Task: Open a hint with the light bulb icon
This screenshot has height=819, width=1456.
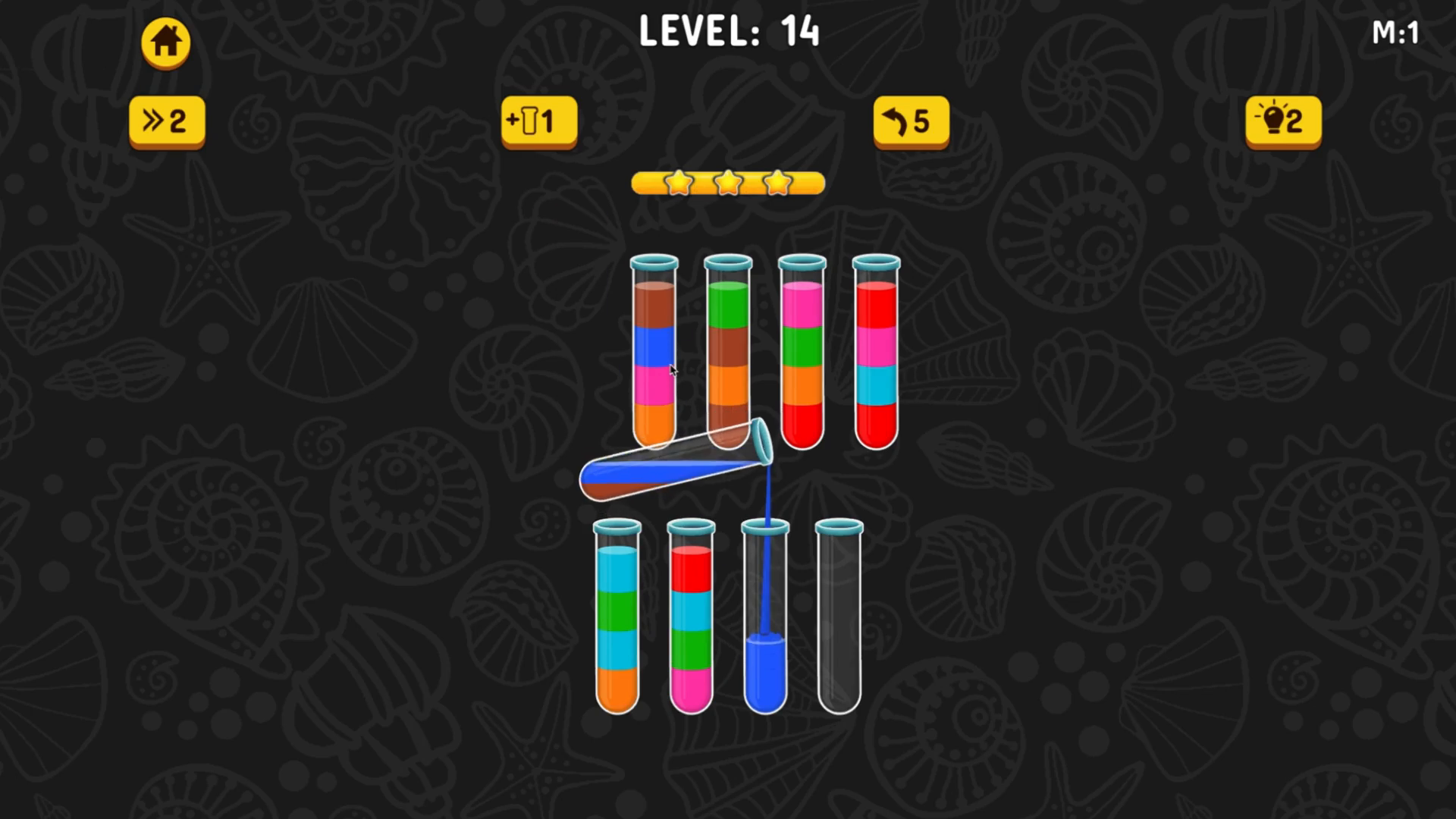Action: click(1283, 121)
